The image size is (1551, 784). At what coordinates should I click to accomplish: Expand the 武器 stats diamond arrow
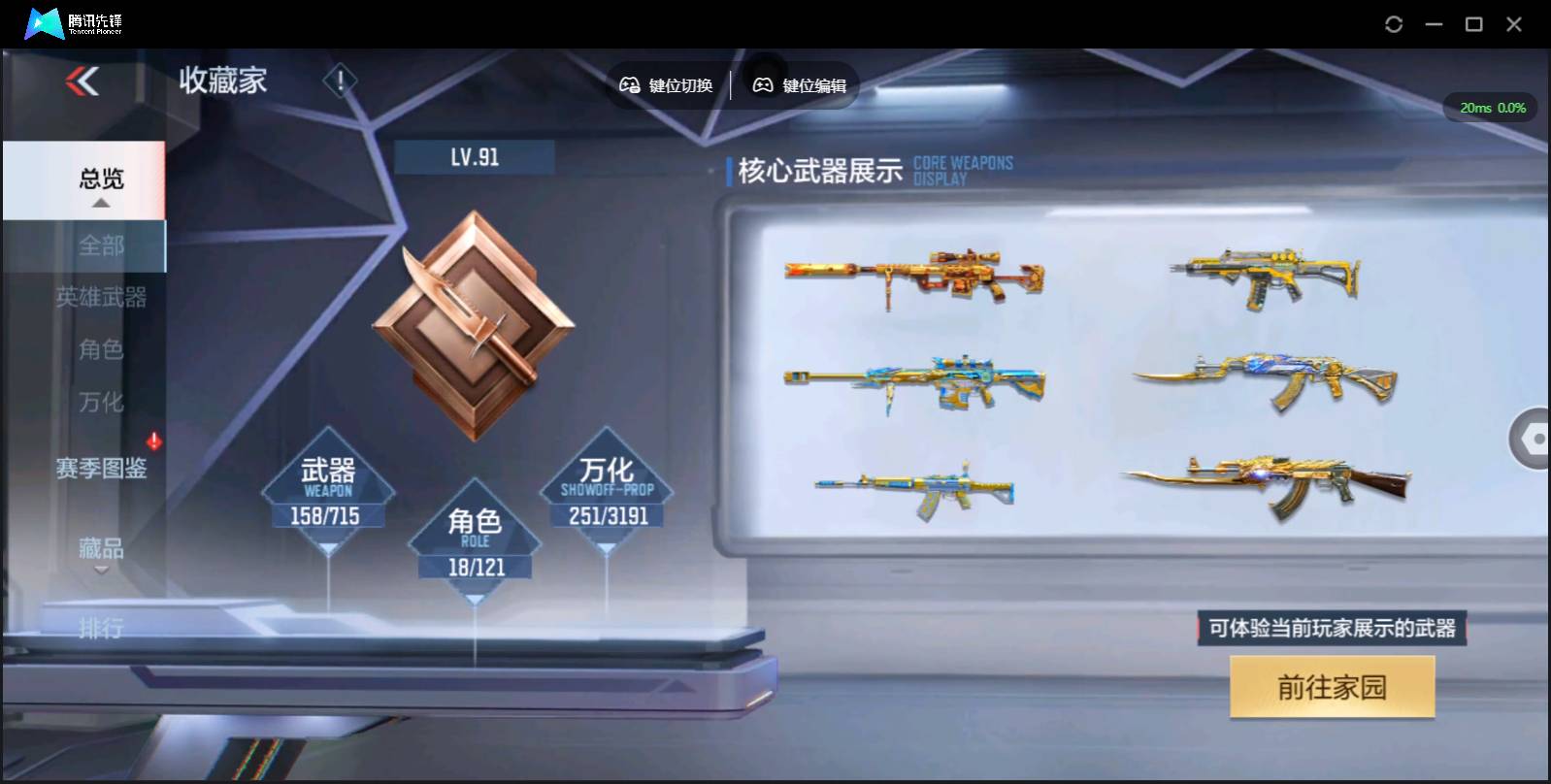click(x=330, y=545)
